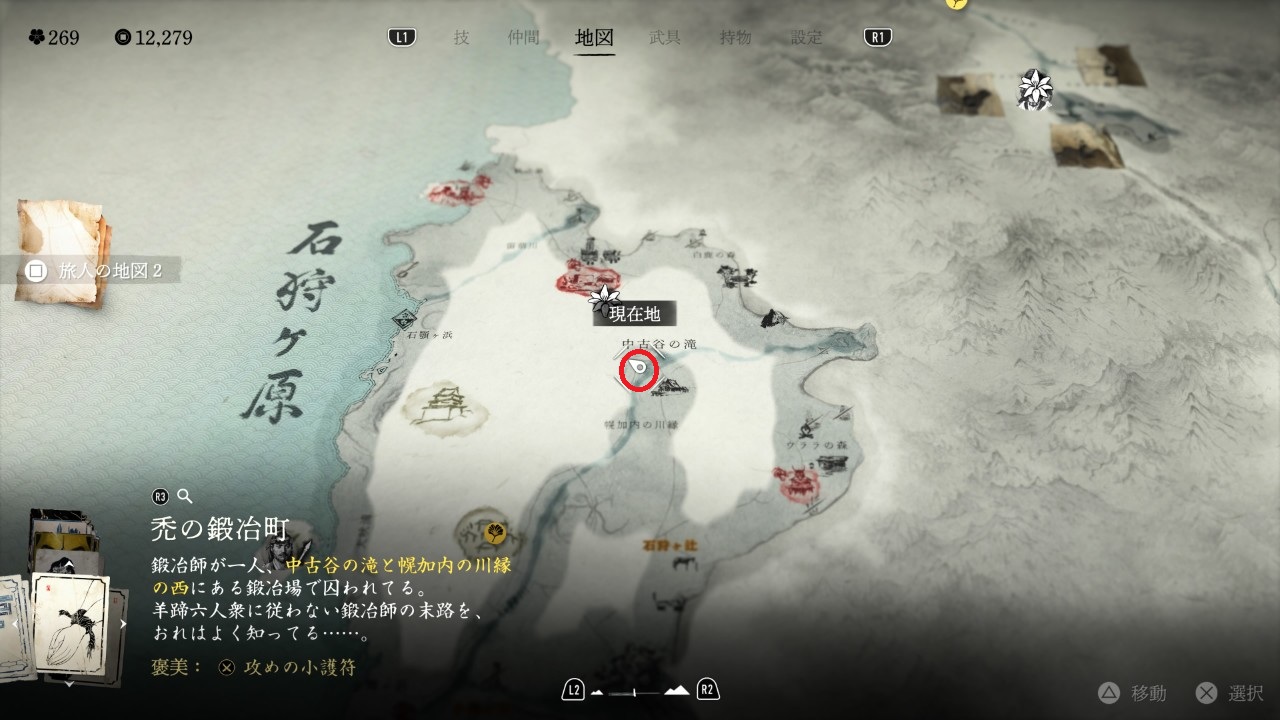Switch to the 武具 (Gear) tab
Viewport: 1280px width, 720px height.
(x=665, y=38)
